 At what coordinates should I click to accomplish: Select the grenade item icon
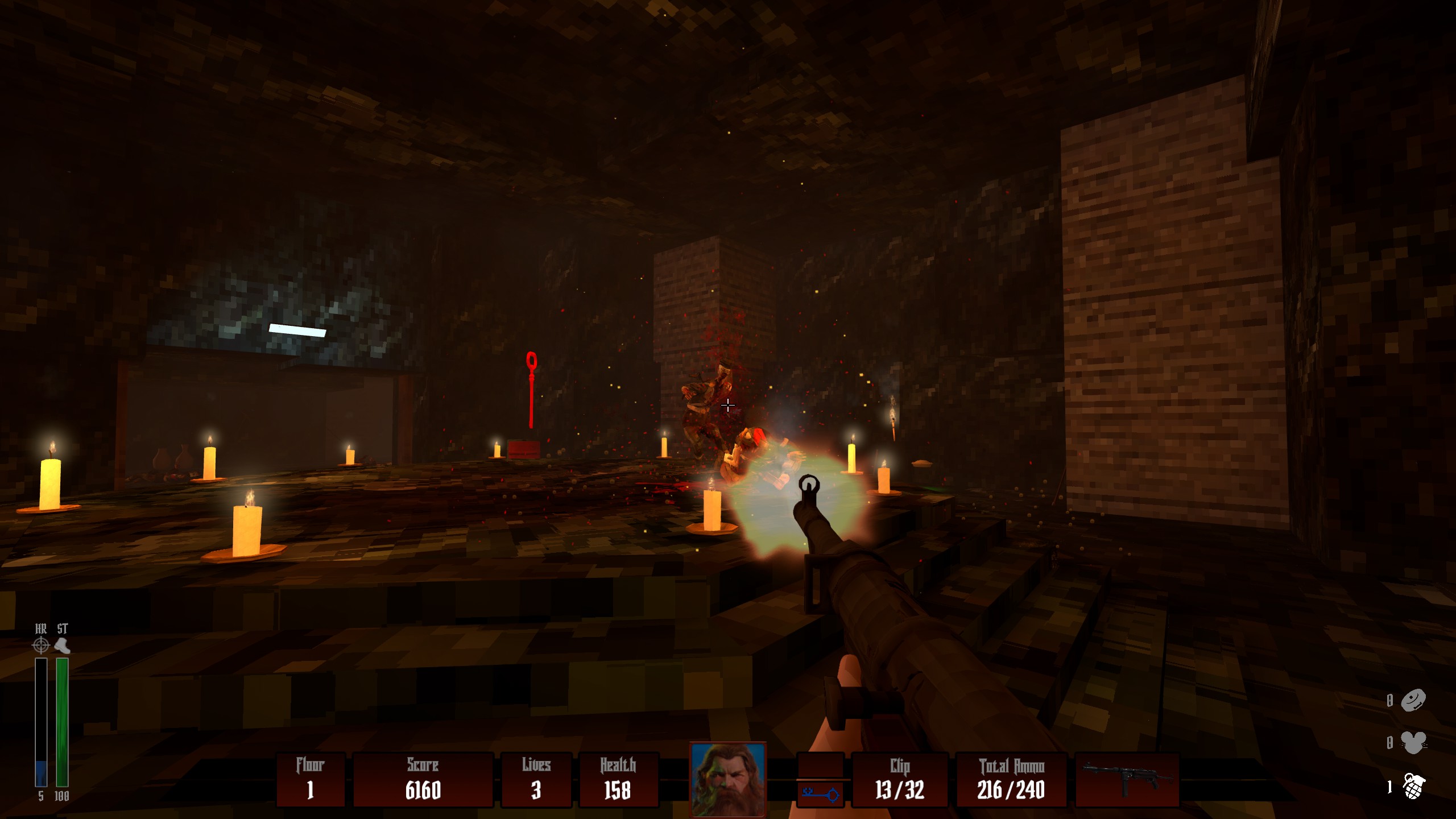click(x=1413, y=787)
